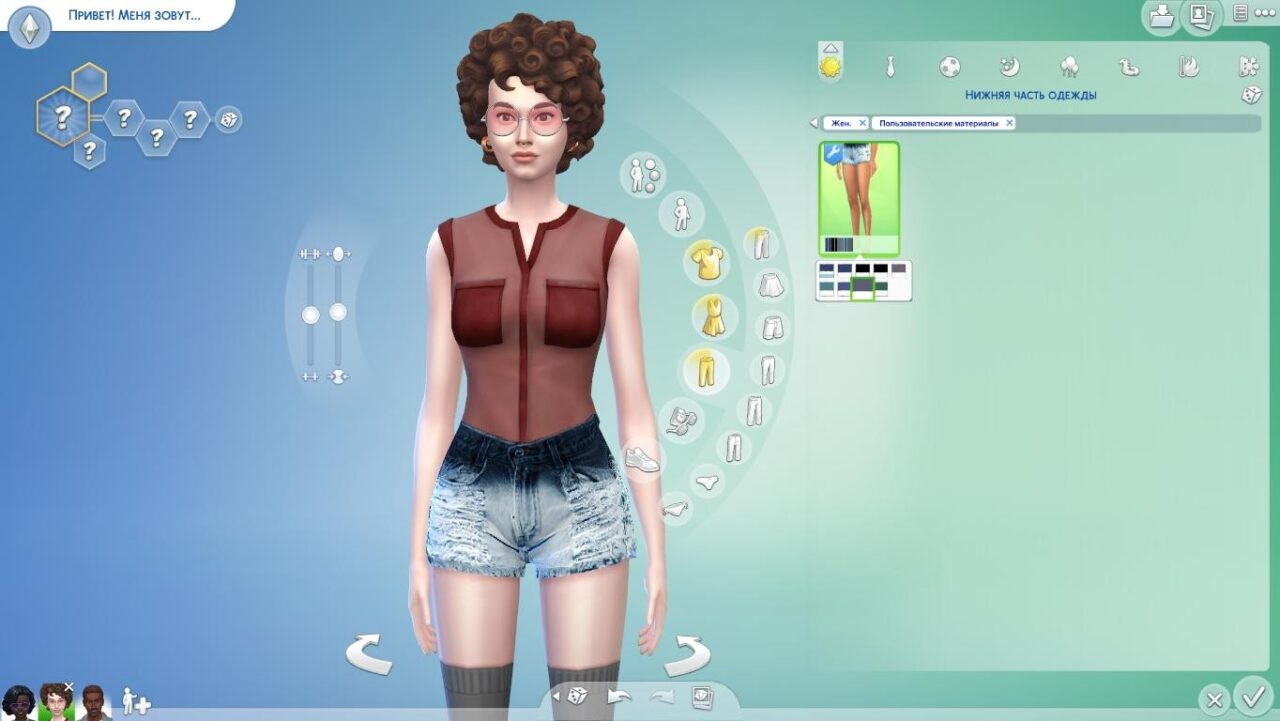Open the shoes category sneaker icon
This screenshot has height=721, width=1280.
click(x=641, y=460)
